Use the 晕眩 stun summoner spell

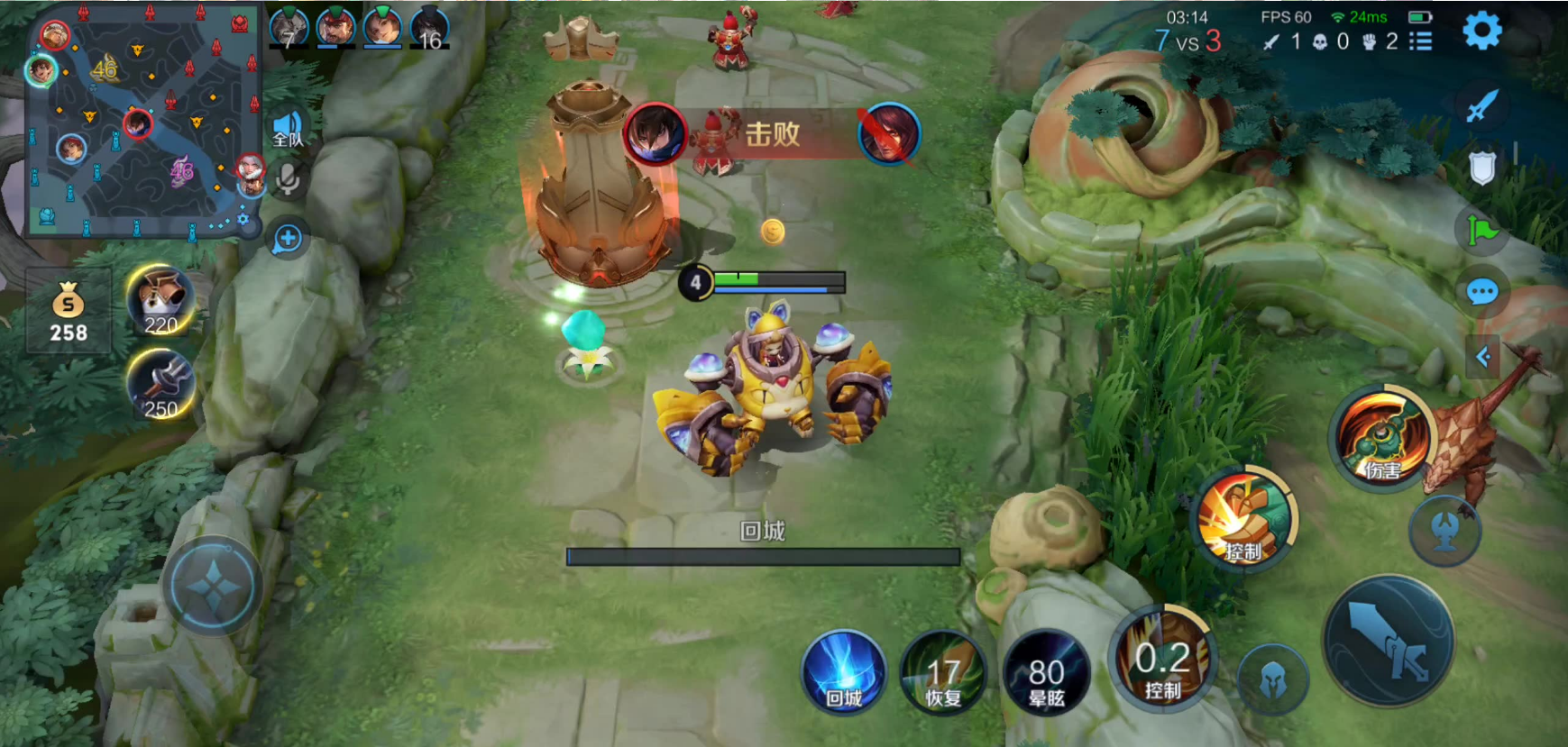(1046, 674)
